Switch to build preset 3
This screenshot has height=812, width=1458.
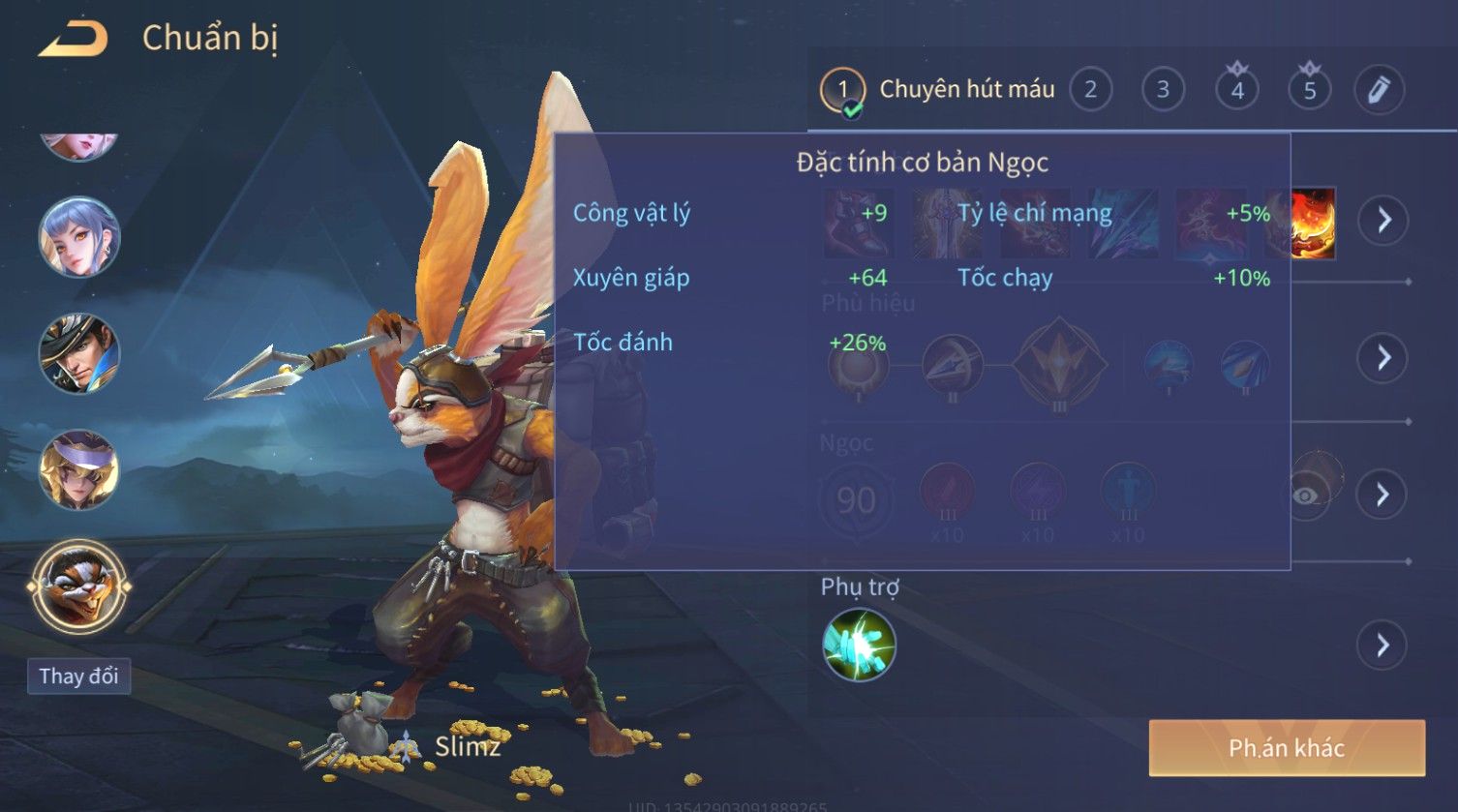click(x=1163, y=90)
